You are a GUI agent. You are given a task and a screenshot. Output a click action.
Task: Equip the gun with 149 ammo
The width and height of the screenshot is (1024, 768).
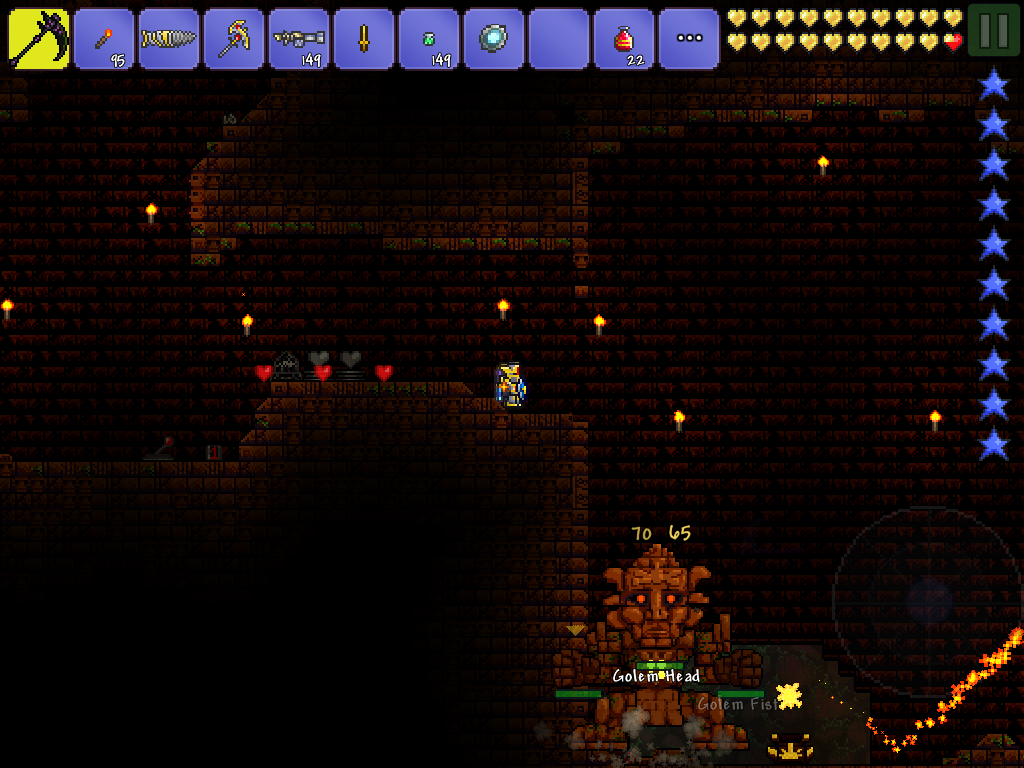click(x=299, y=39)
